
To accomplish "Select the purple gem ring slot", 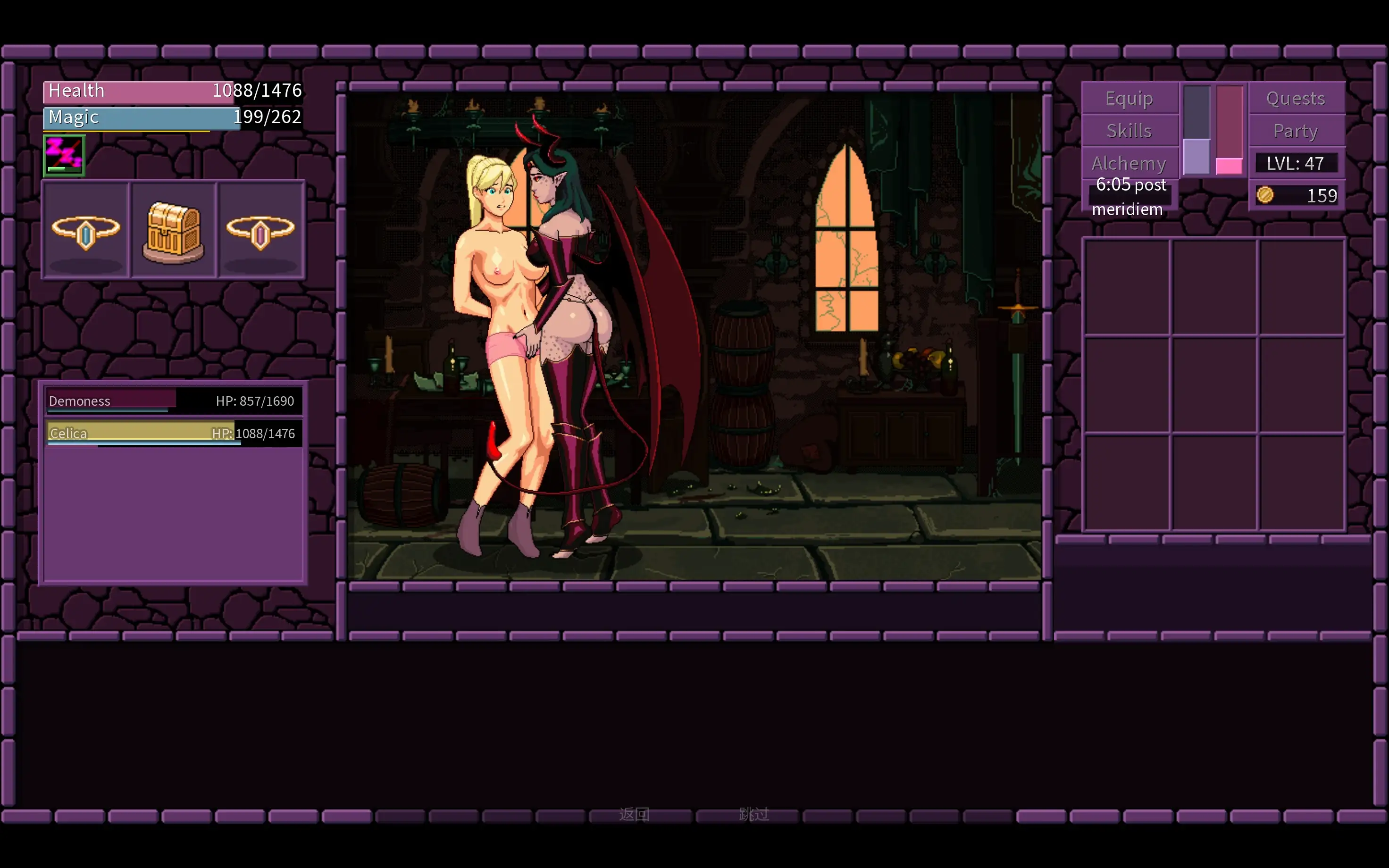I will tap(260, 231).
